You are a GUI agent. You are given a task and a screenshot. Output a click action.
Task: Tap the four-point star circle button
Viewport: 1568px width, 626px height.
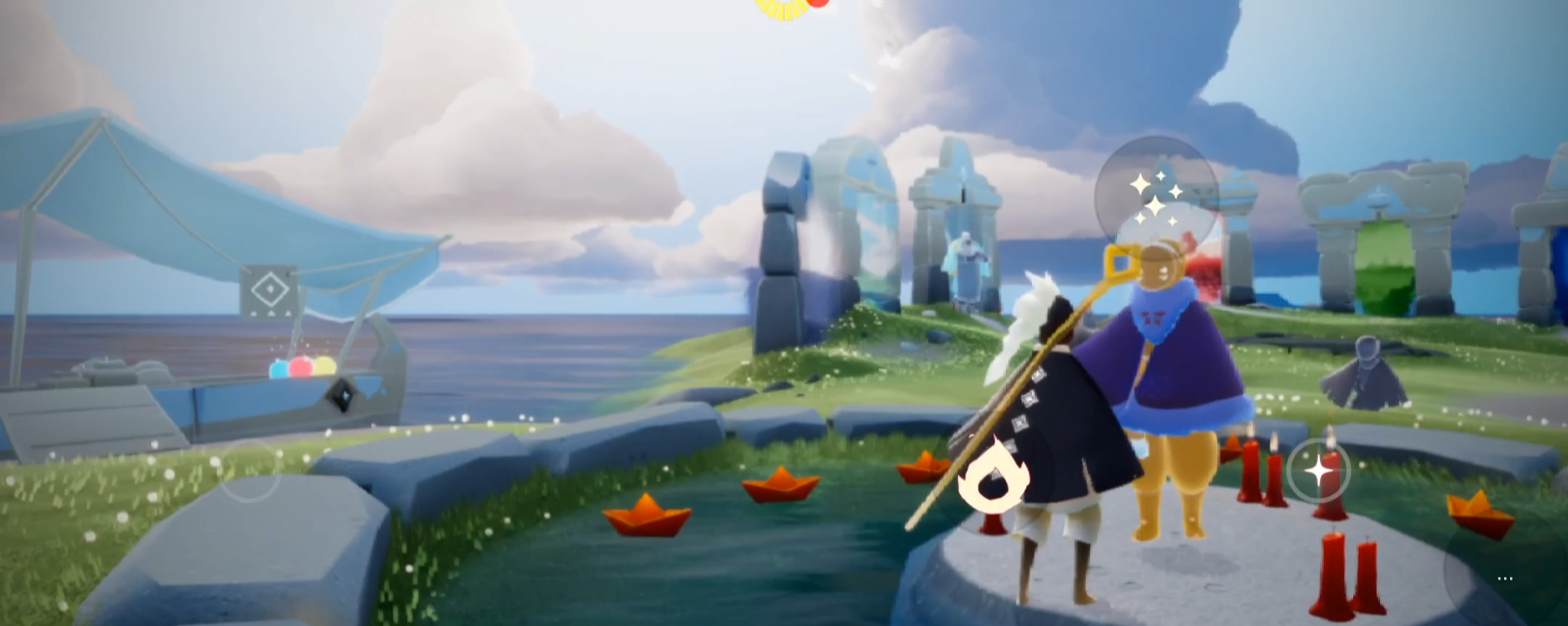click(1318, 471)
